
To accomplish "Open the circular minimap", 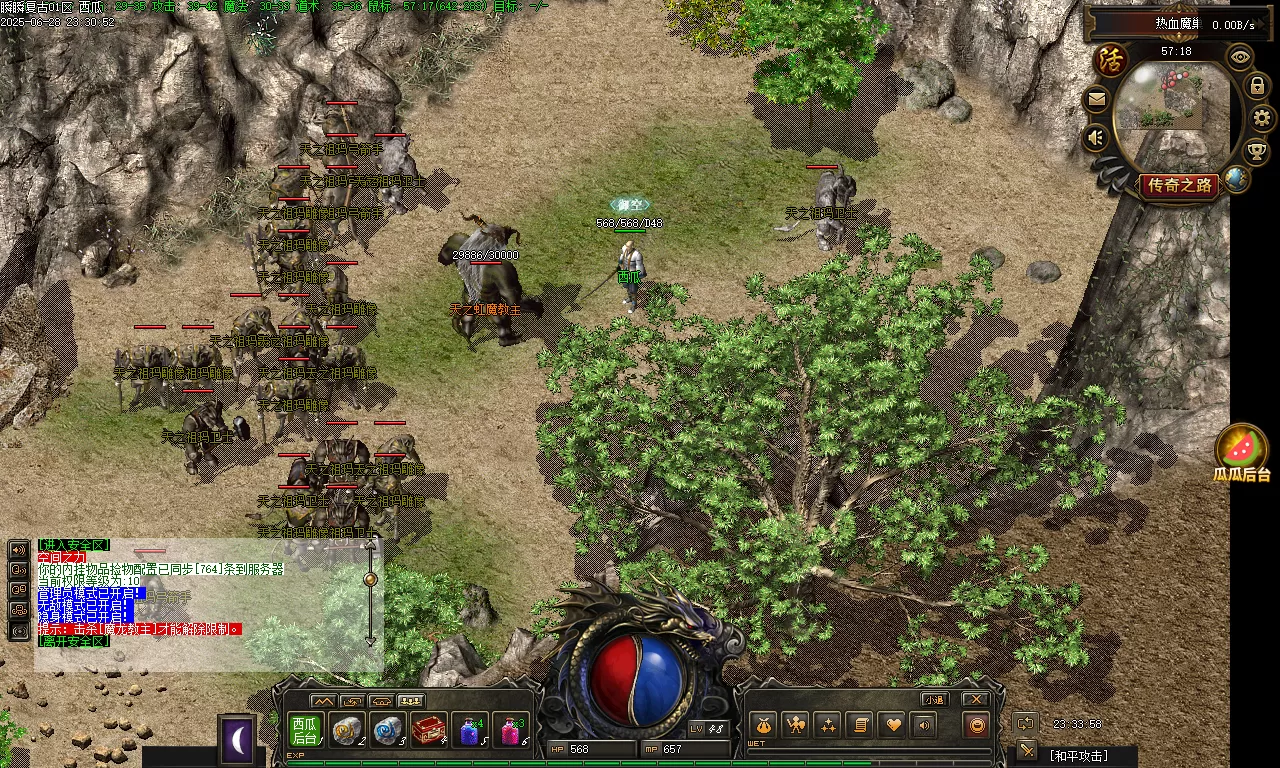I will tap(1172, 110).
